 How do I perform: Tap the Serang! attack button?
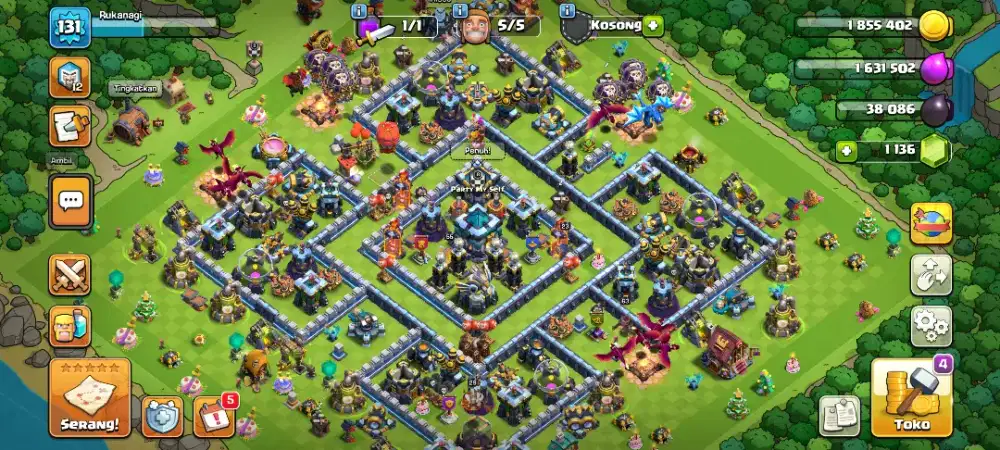[90, 398]
